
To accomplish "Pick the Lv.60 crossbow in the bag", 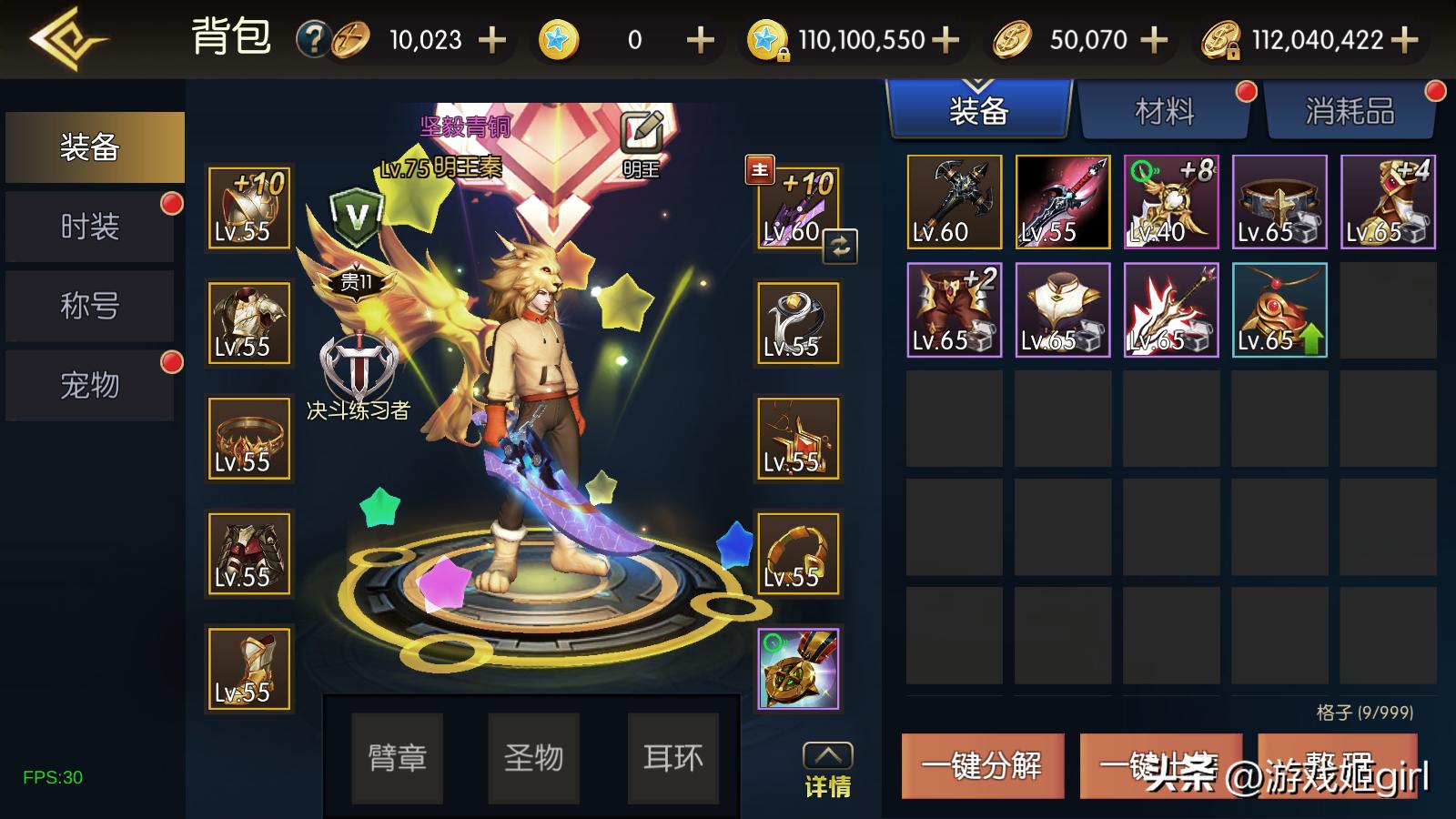I will pos(954,202).
